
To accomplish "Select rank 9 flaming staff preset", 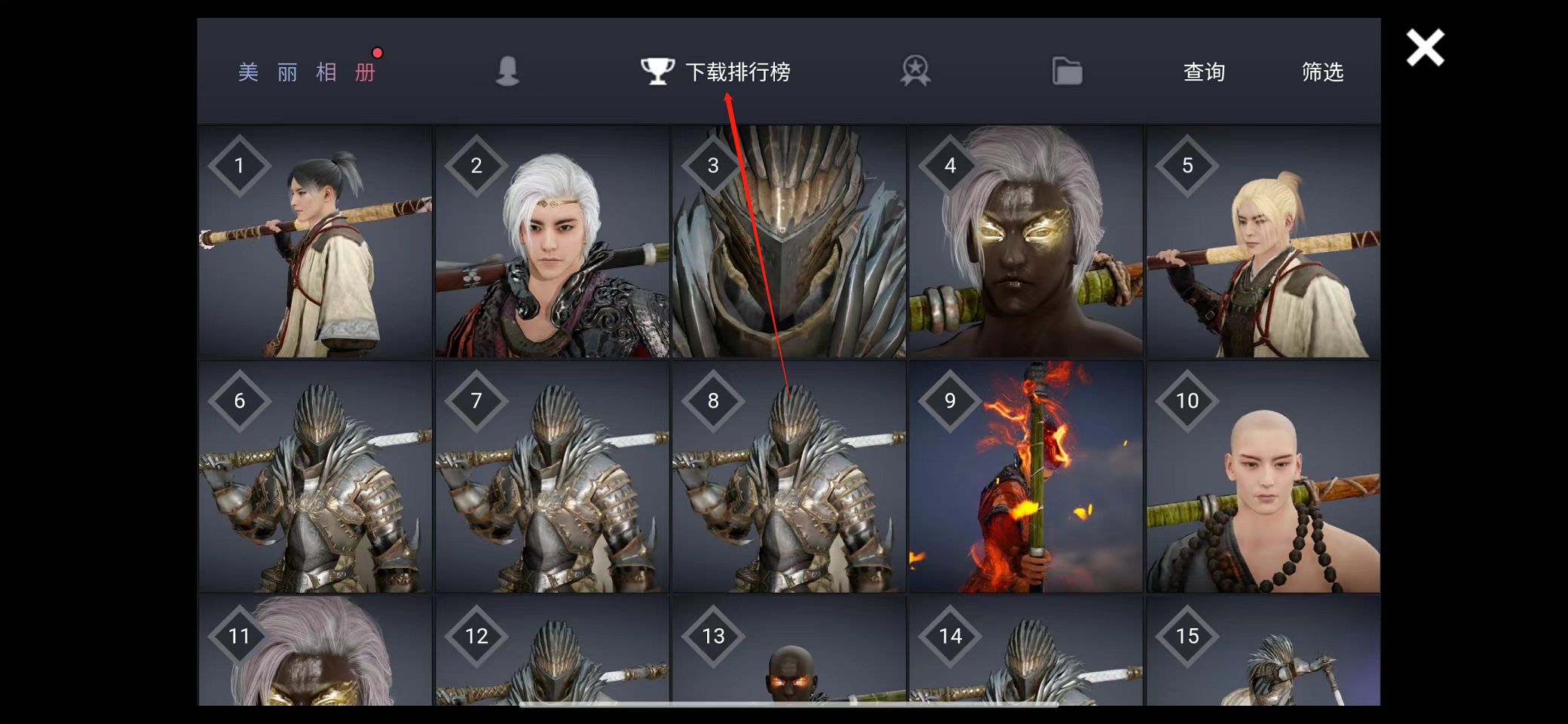I will (1025, 477).
